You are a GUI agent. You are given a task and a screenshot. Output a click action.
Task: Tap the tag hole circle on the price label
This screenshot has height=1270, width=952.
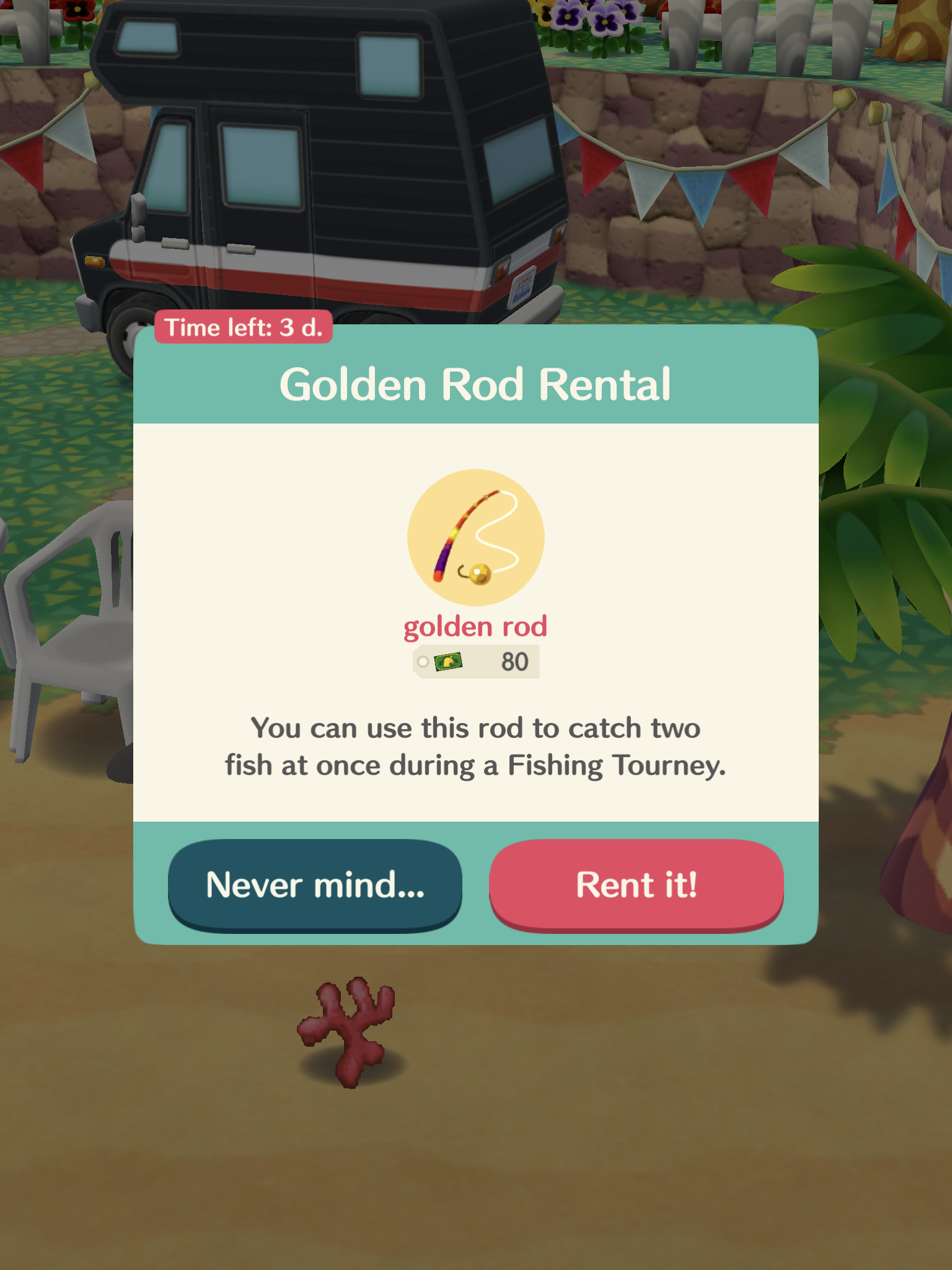[x=423, y=661]
